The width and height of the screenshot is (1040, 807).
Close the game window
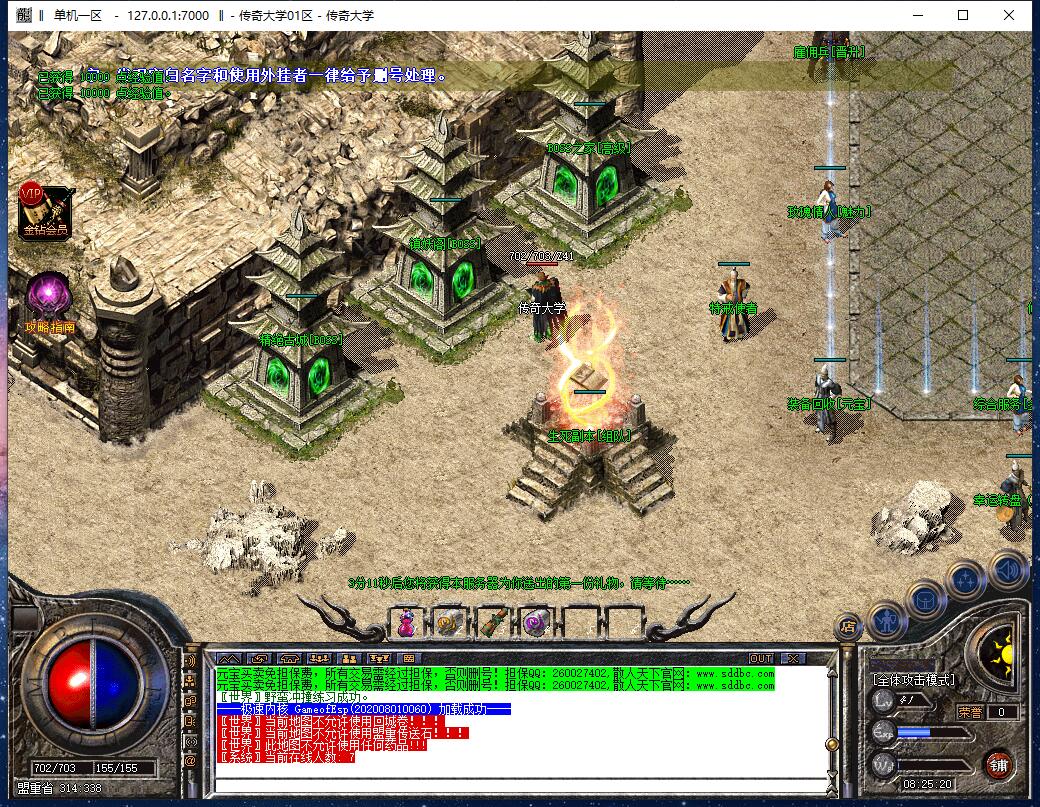coord(1011,16)
